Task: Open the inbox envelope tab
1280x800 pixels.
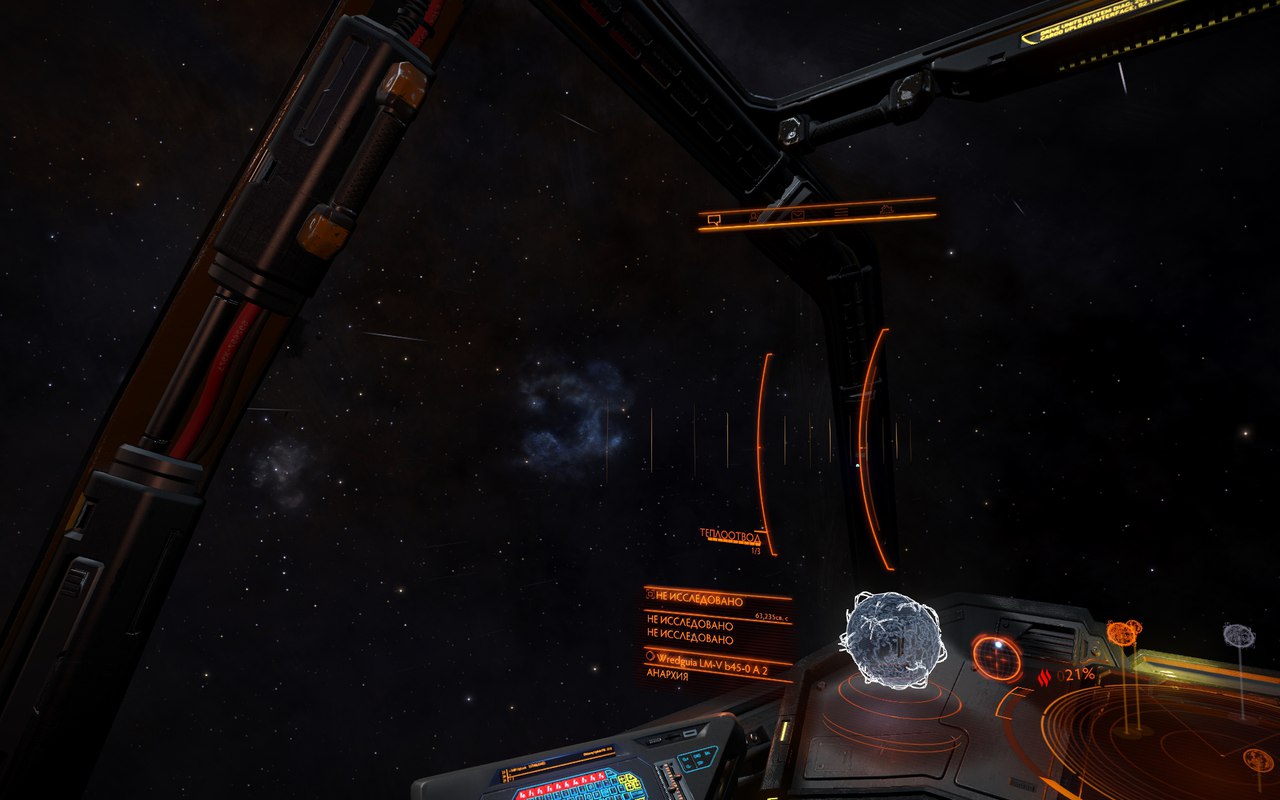Action: point(798,213)
